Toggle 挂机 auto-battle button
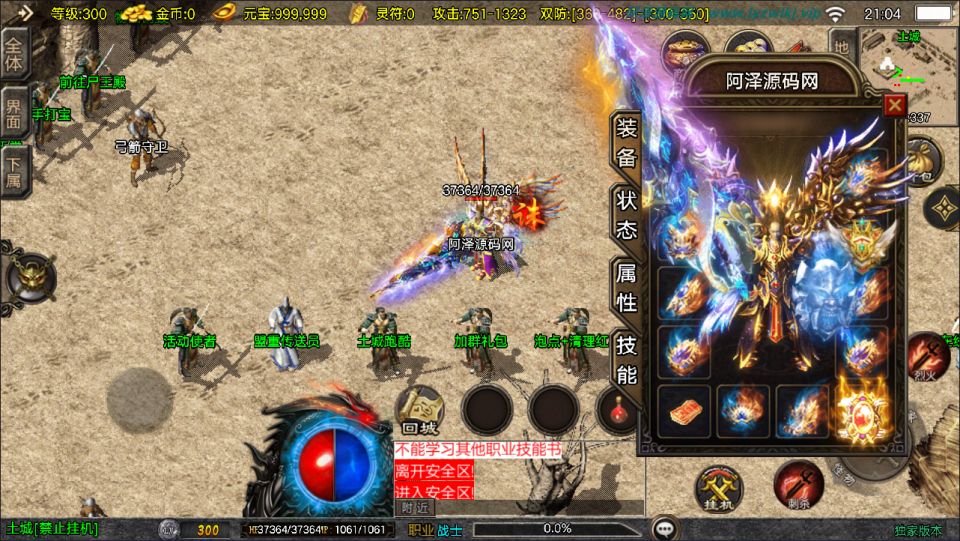960x541 pixels. point(720,488)
